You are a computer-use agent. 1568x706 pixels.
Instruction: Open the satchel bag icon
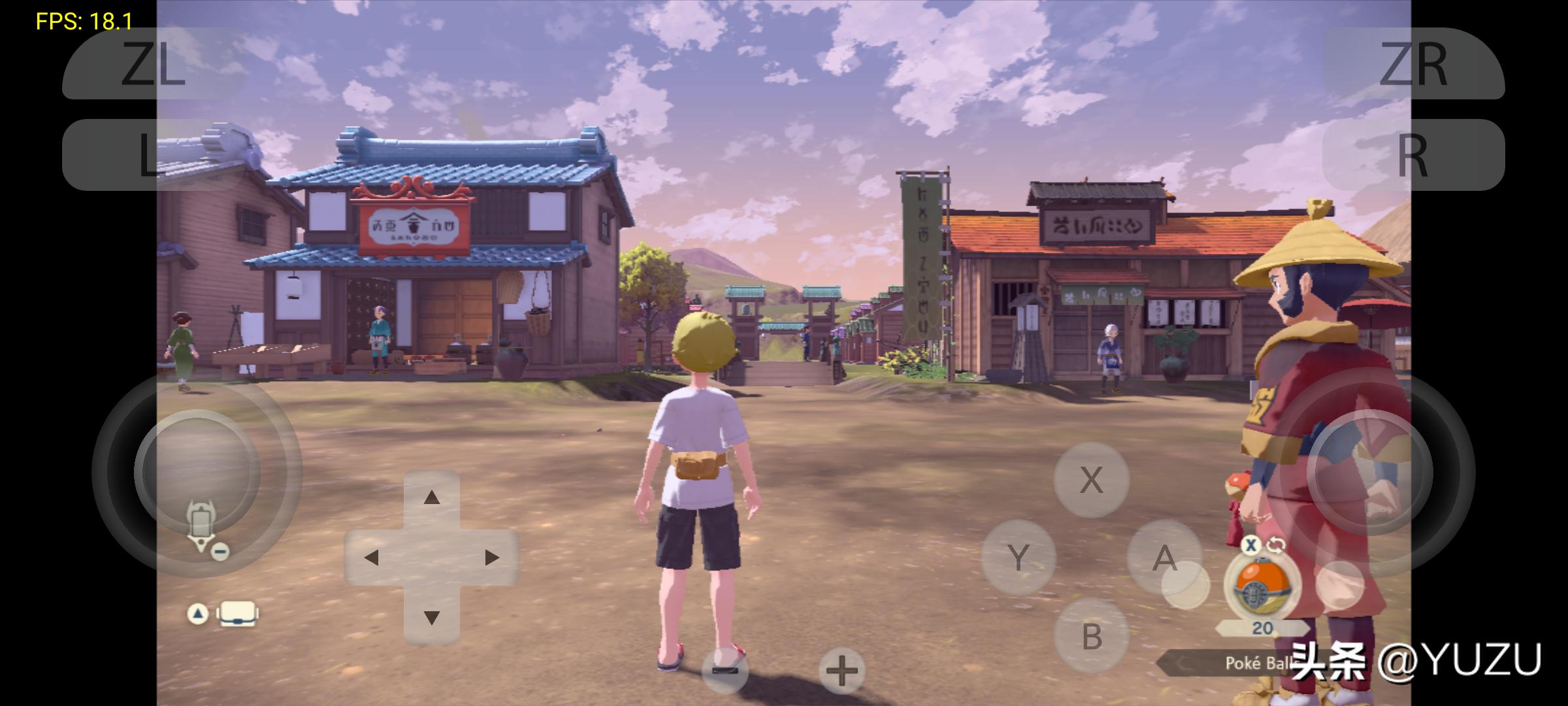[237, 614]
